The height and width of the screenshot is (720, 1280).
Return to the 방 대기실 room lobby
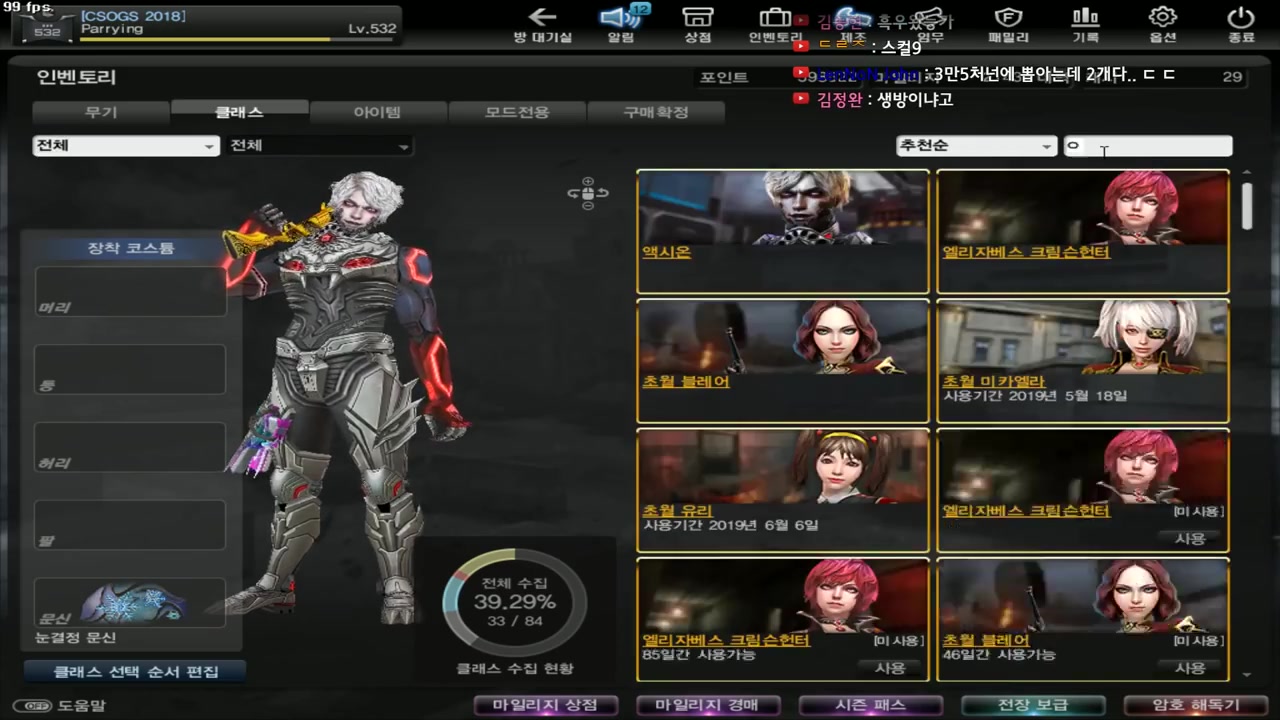(x=543, y=25)
